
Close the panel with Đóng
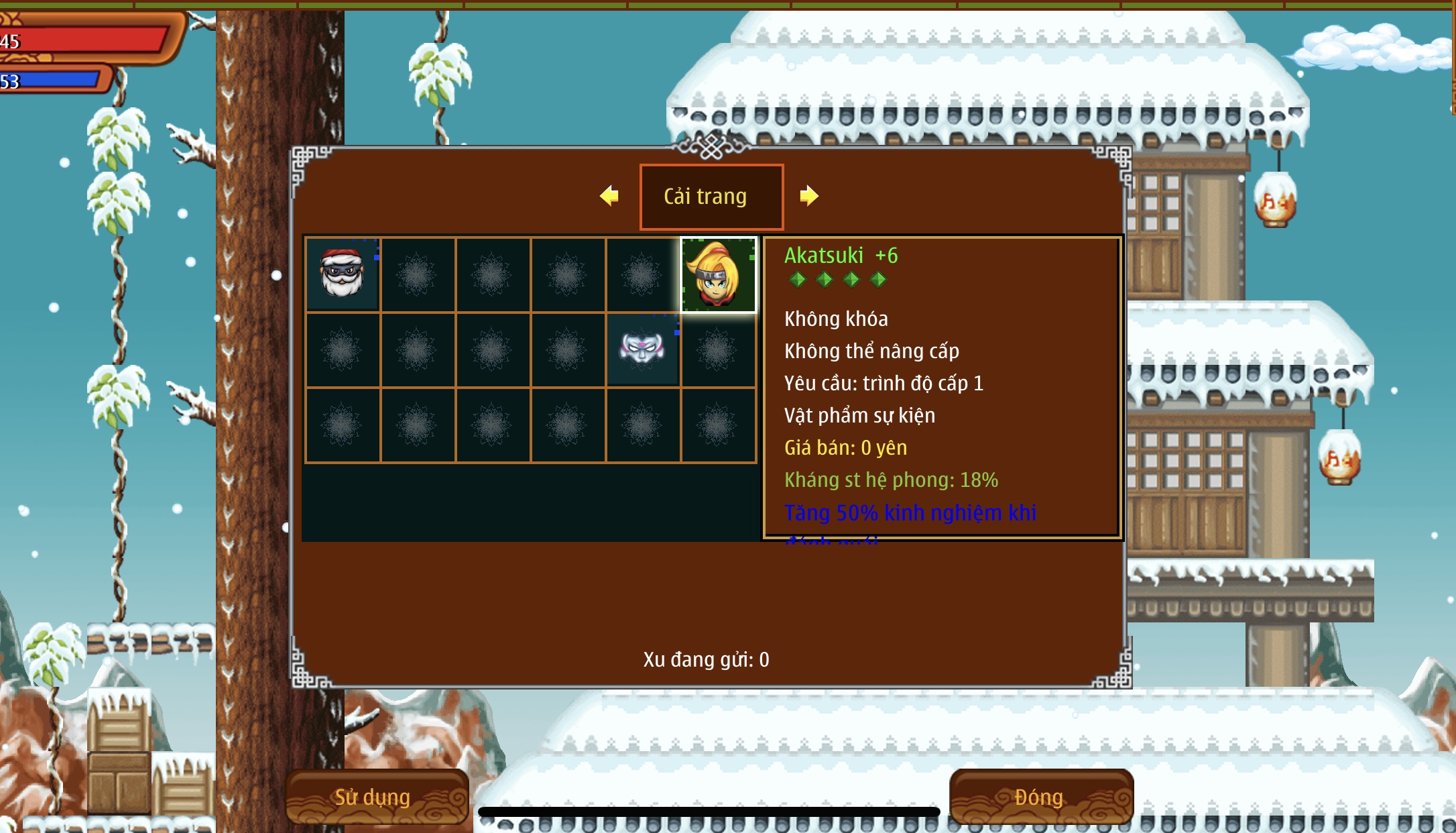pos(1040,797)
